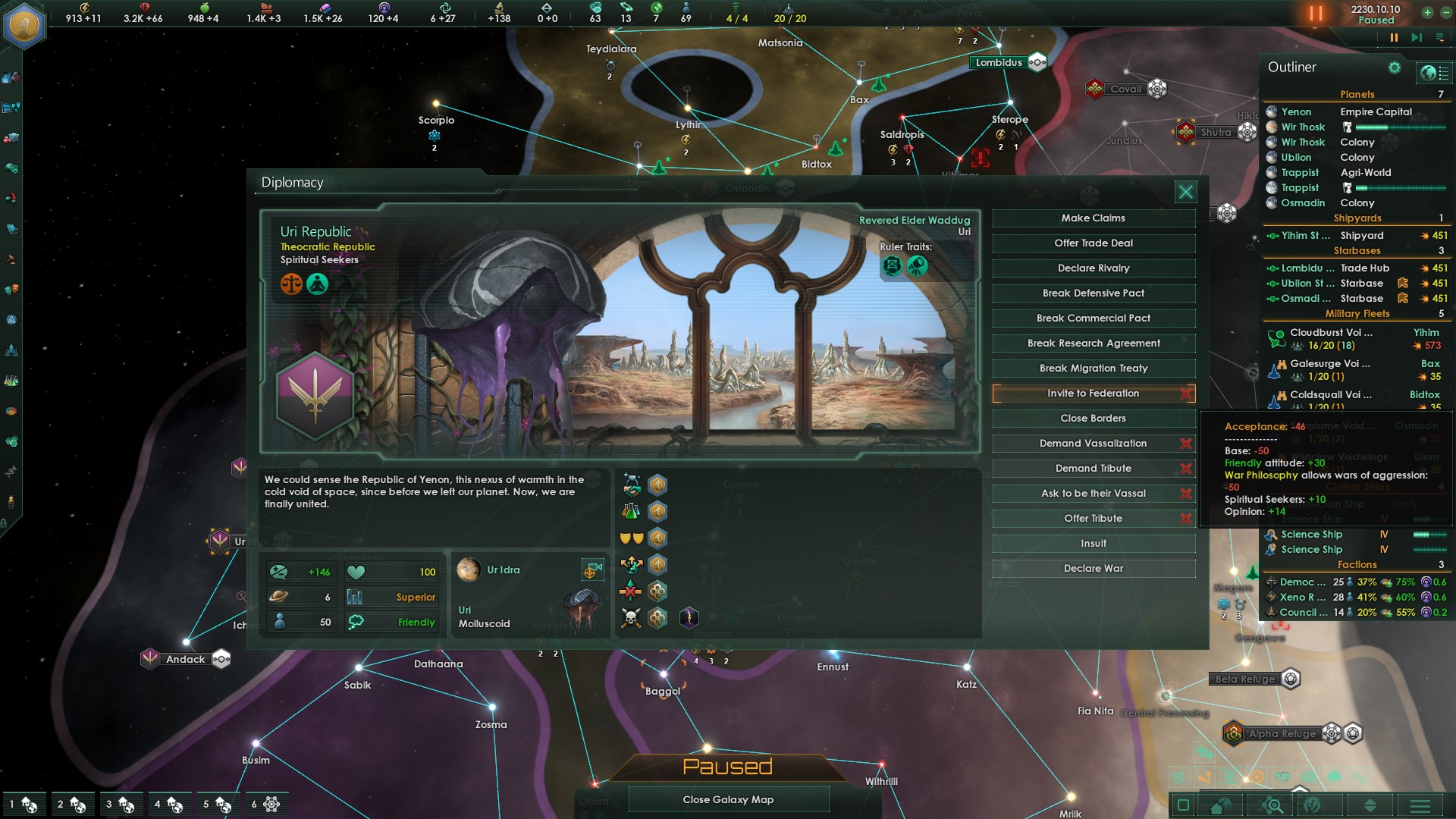Collapse the Planets section in Outliner
1456x819 pixels.
pyautogui.click(x=1357, y=94)
